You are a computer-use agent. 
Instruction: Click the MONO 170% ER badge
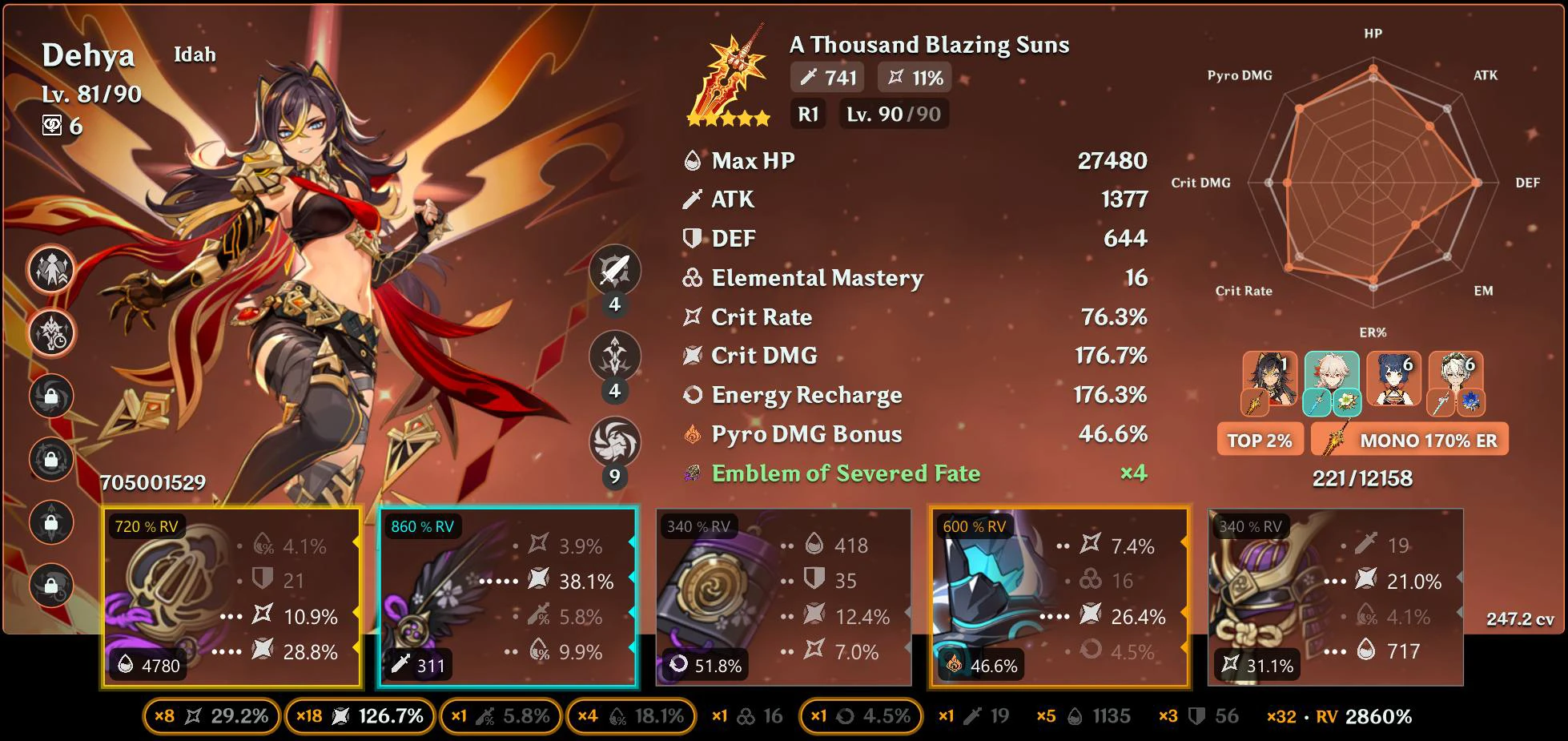click(x=1409, y=439)
